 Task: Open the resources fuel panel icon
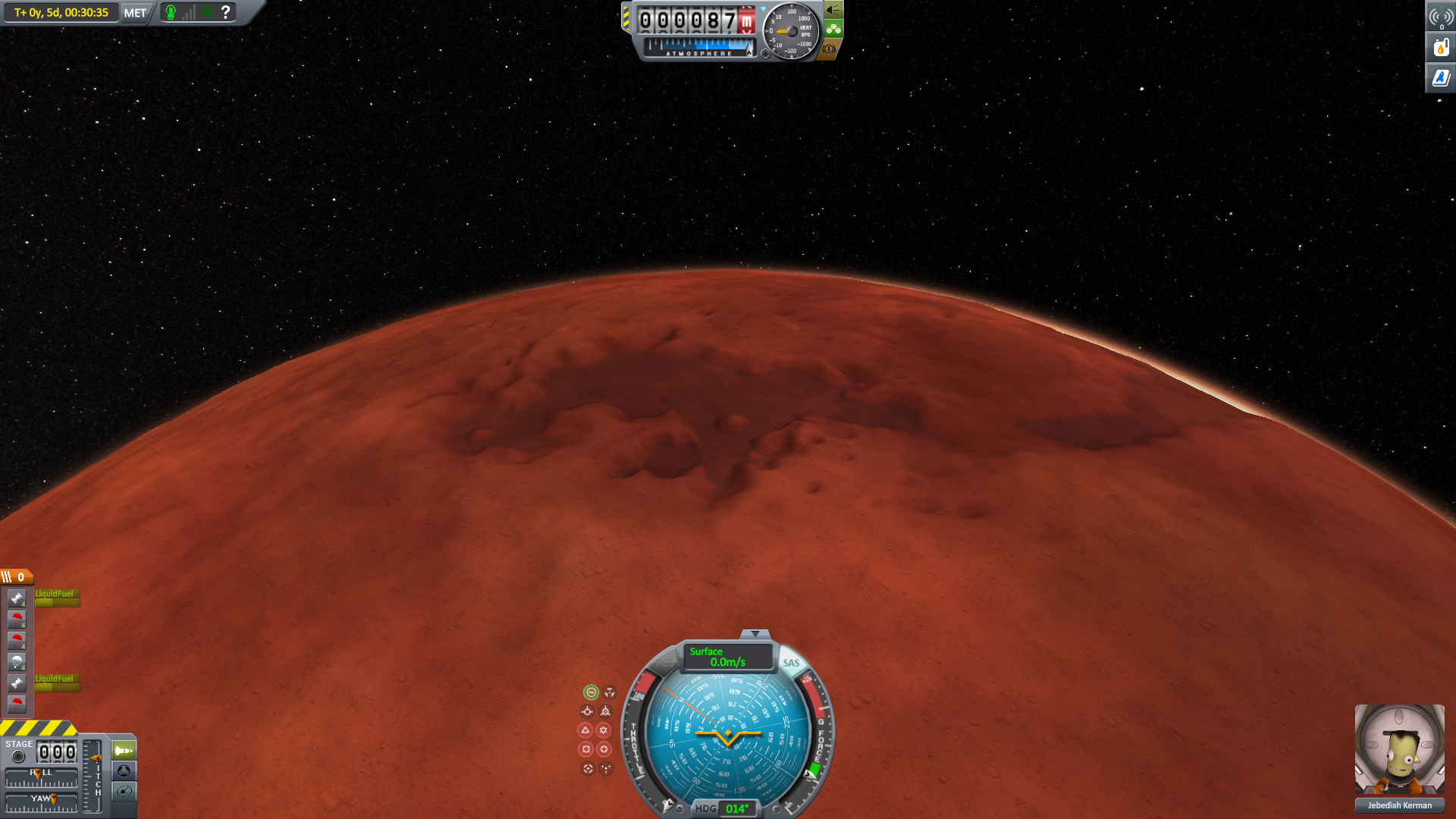point(1441,48)
